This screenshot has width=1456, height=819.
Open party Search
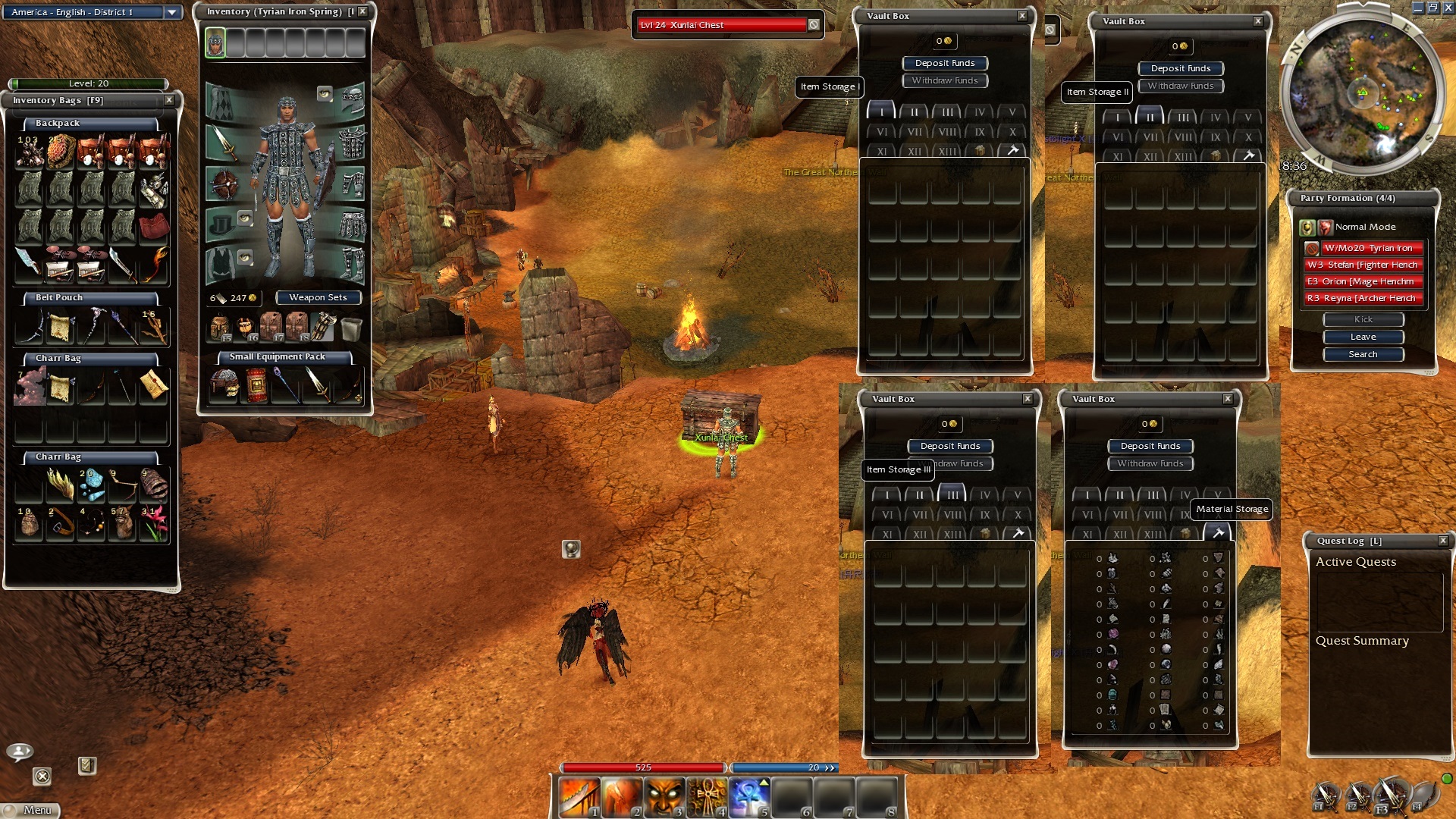(1363, 354)
